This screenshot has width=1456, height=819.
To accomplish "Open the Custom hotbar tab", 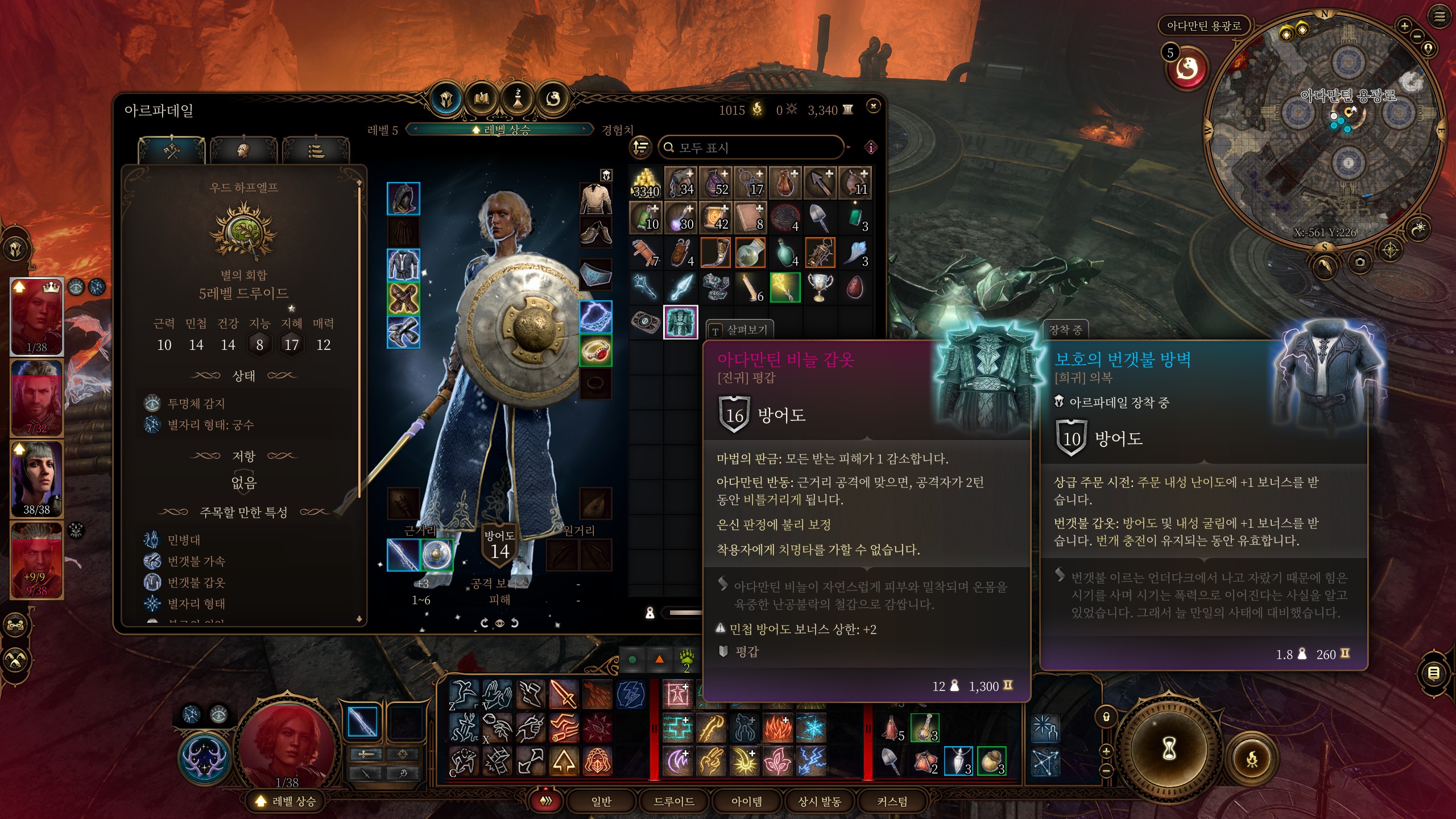I will click(x=892, y=801).
